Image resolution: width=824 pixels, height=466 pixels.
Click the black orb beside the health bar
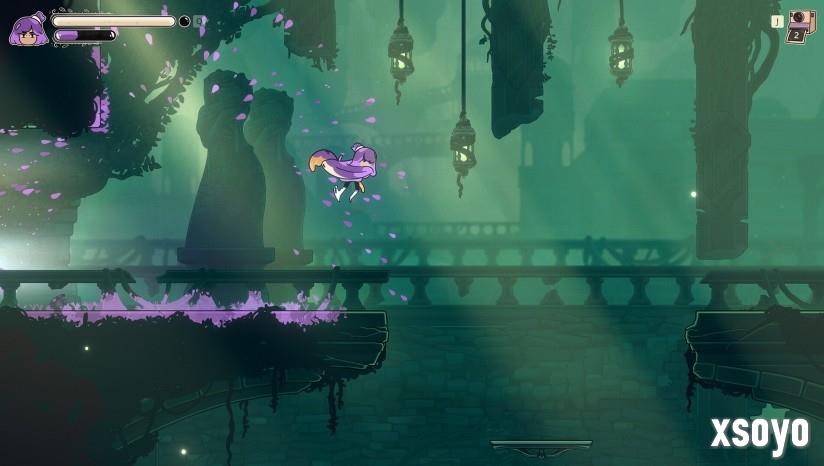click(184, 21)
